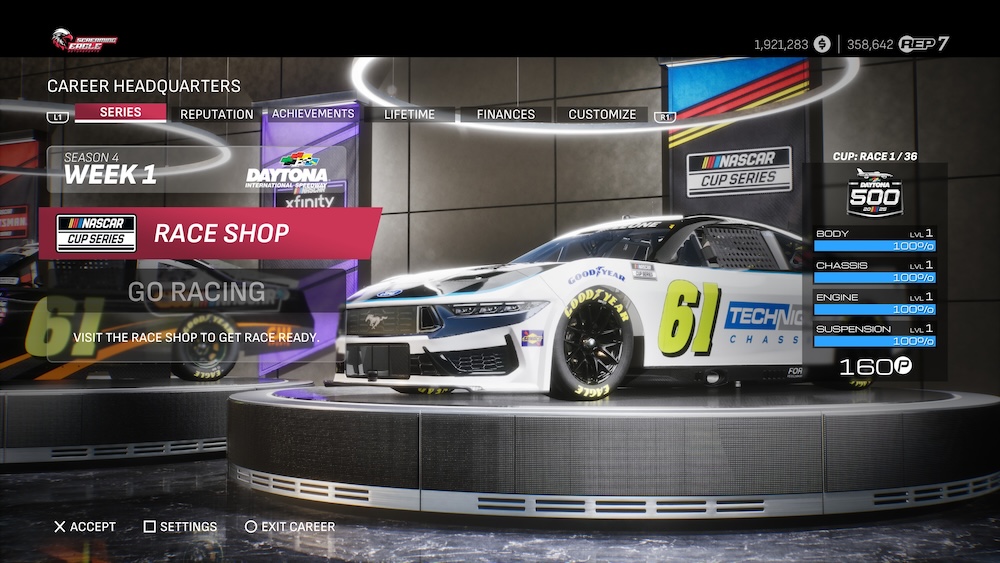Viewport: 1000px width, 563px height.
Task: Show the Achievements tab
Action: (x=313, y=114)
